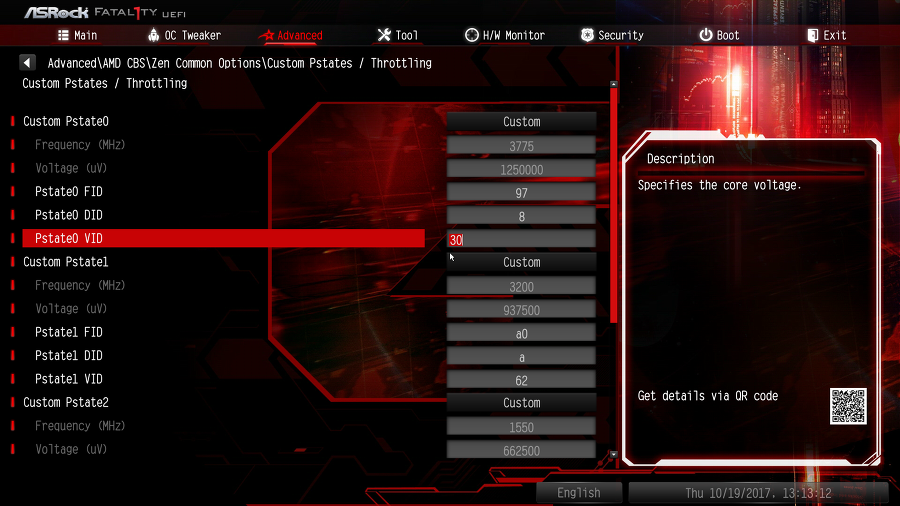Viewport: 900px width, 506px height.
Task: Edit the Pstate0 FID value field
Action: pyautogui.click(x=521, y=192)
